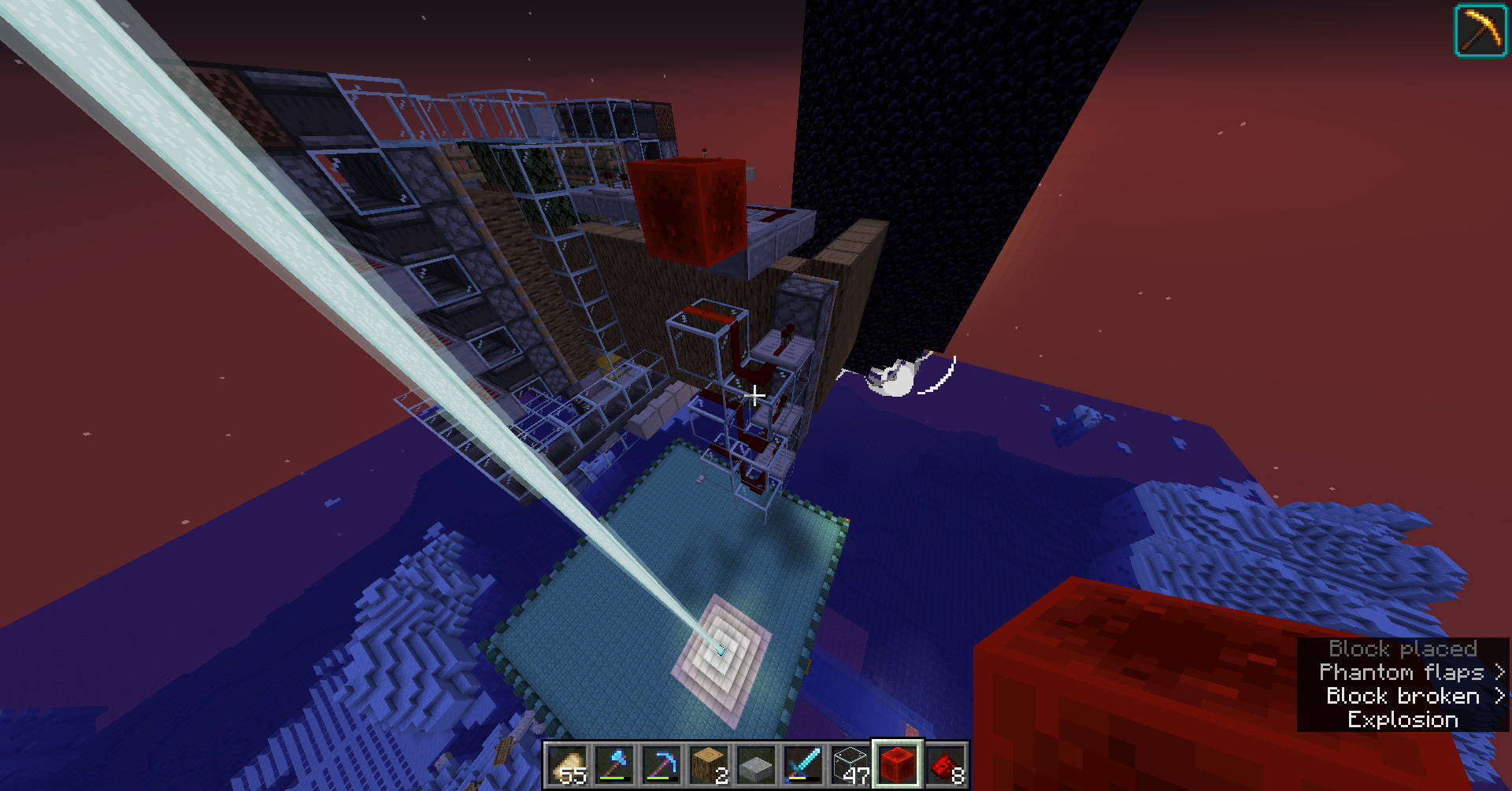
Task: Select the hotbar slot holding 55 items
Action: coord(568,765)
